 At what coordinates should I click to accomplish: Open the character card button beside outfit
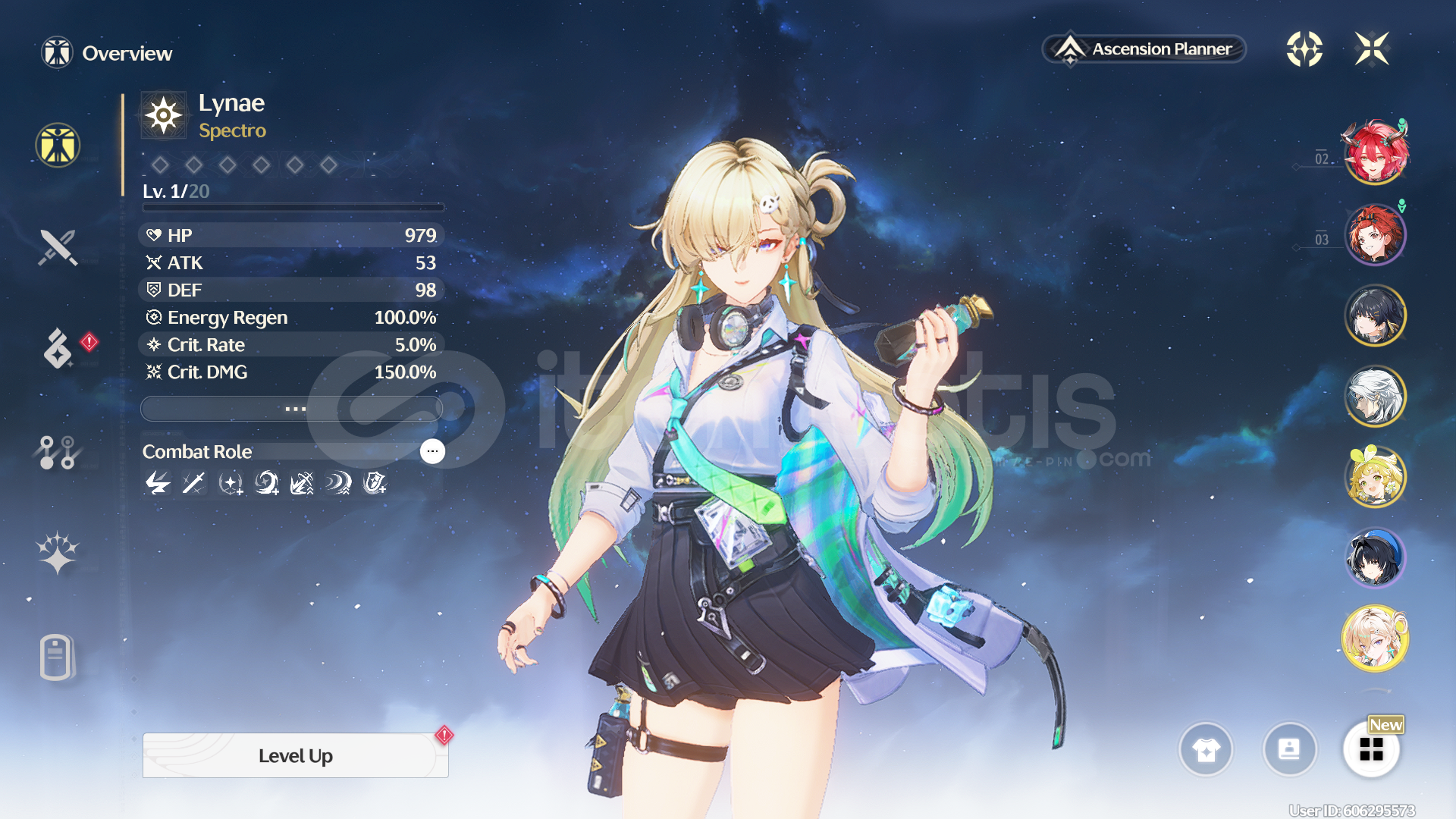tap(1289, 749)
